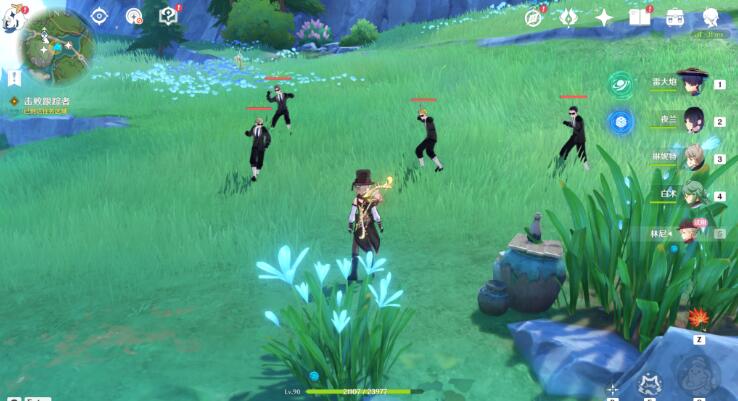The height and width of the screenshot is (401, 738).
Task: Activate the green swirl skill icon
Action: [620, 84]
